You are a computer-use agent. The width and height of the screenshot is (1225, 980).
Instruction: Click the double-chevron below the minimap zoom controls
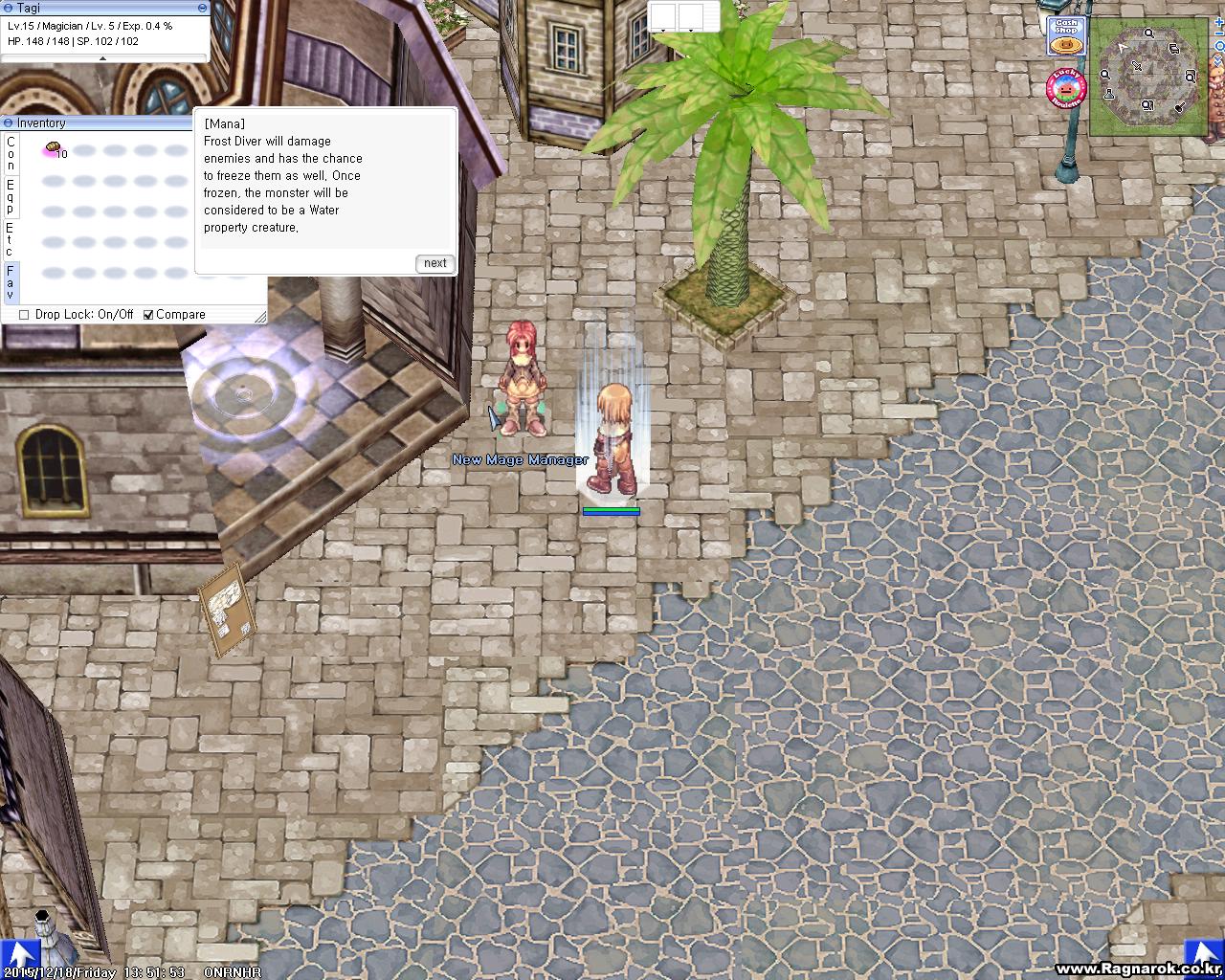click(1217, 61)
